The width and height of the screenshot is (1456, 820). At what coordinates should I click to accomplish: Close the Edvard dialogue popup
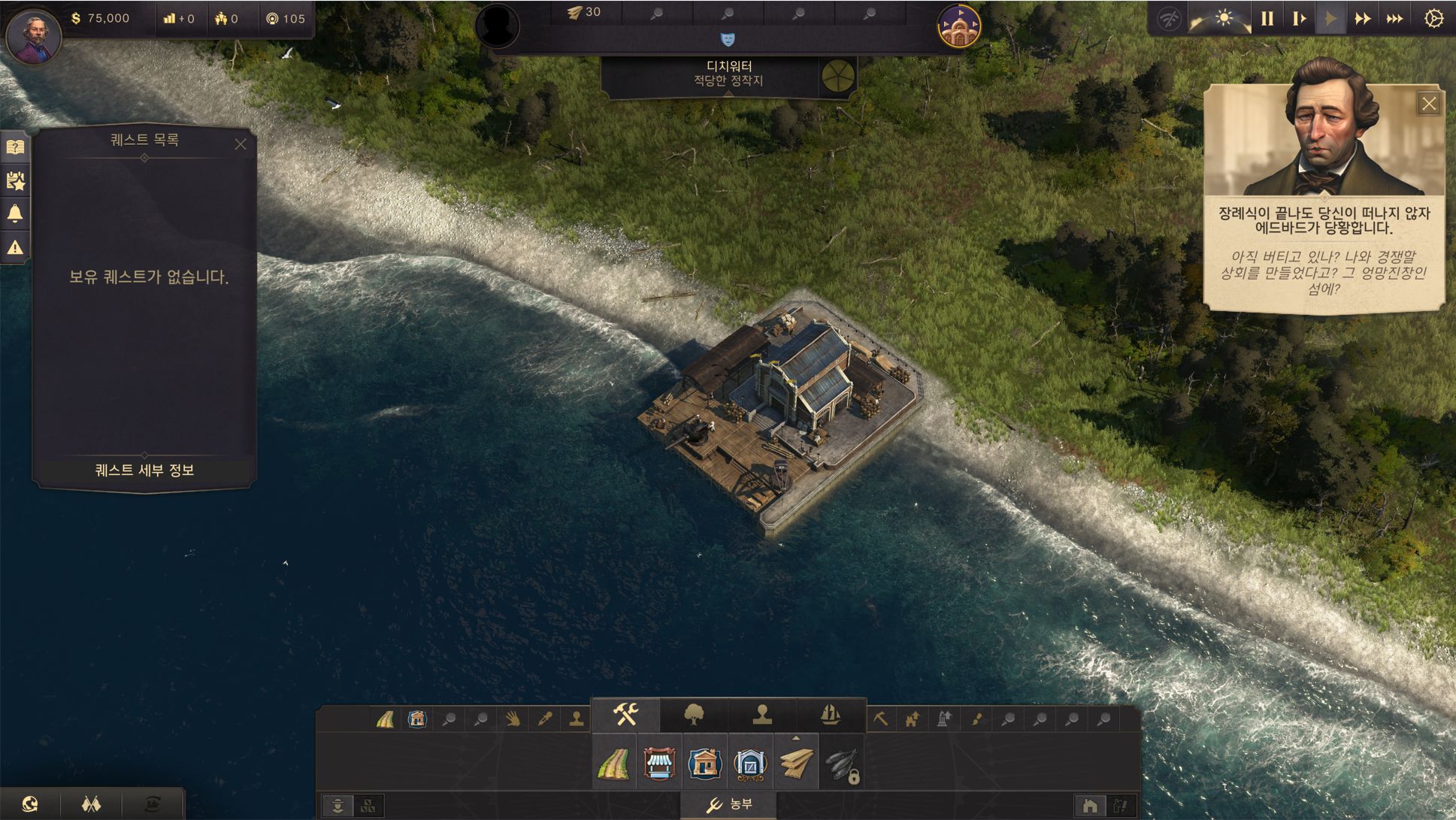coord(1428,104)
